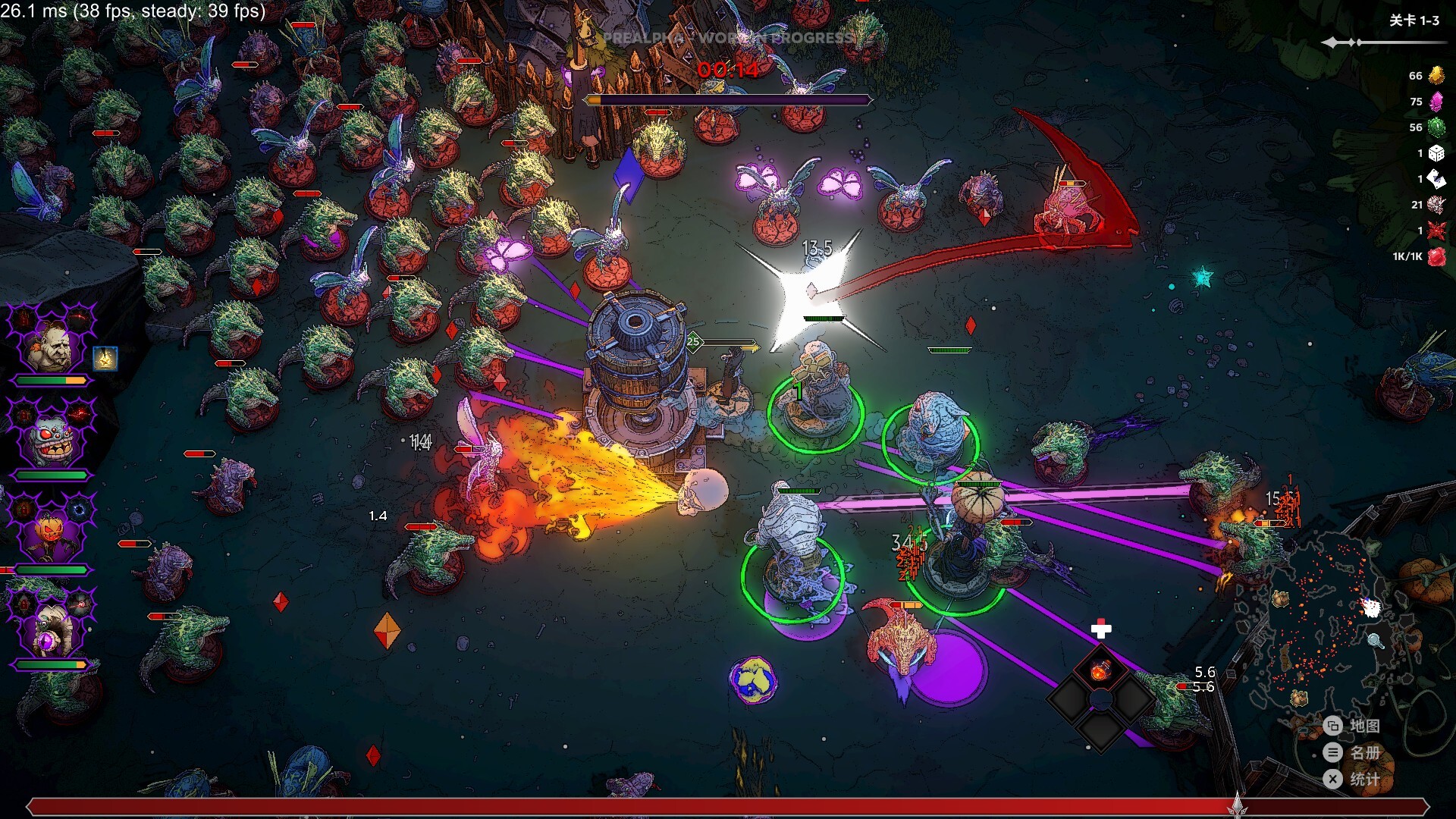This screenshot has width=1456, height=819.
Task: Click the gold star buff icon
Action: [x=105, y=358]
